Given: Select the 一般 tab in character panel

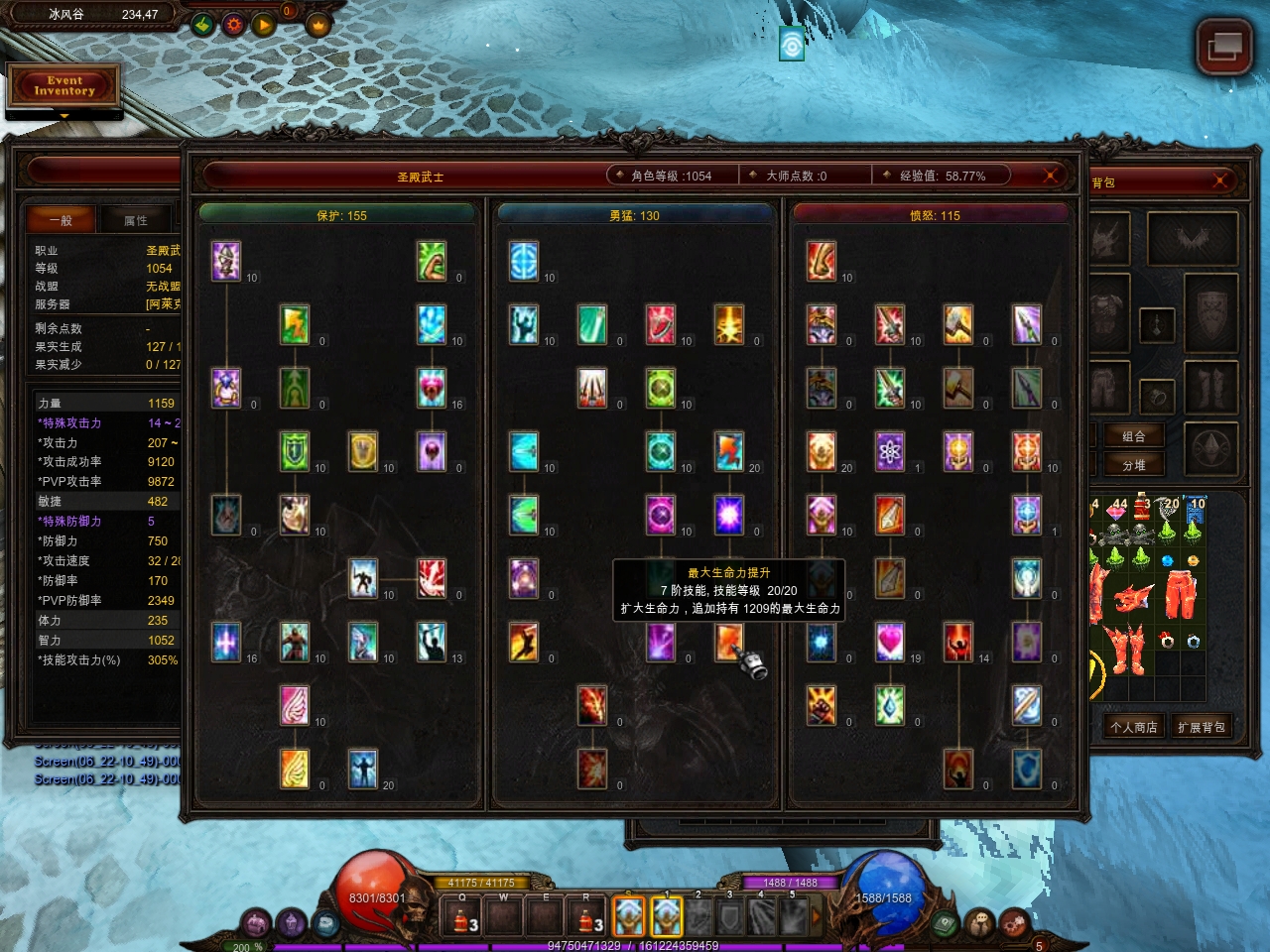Looking at the screenshot, I should point(61,220).
